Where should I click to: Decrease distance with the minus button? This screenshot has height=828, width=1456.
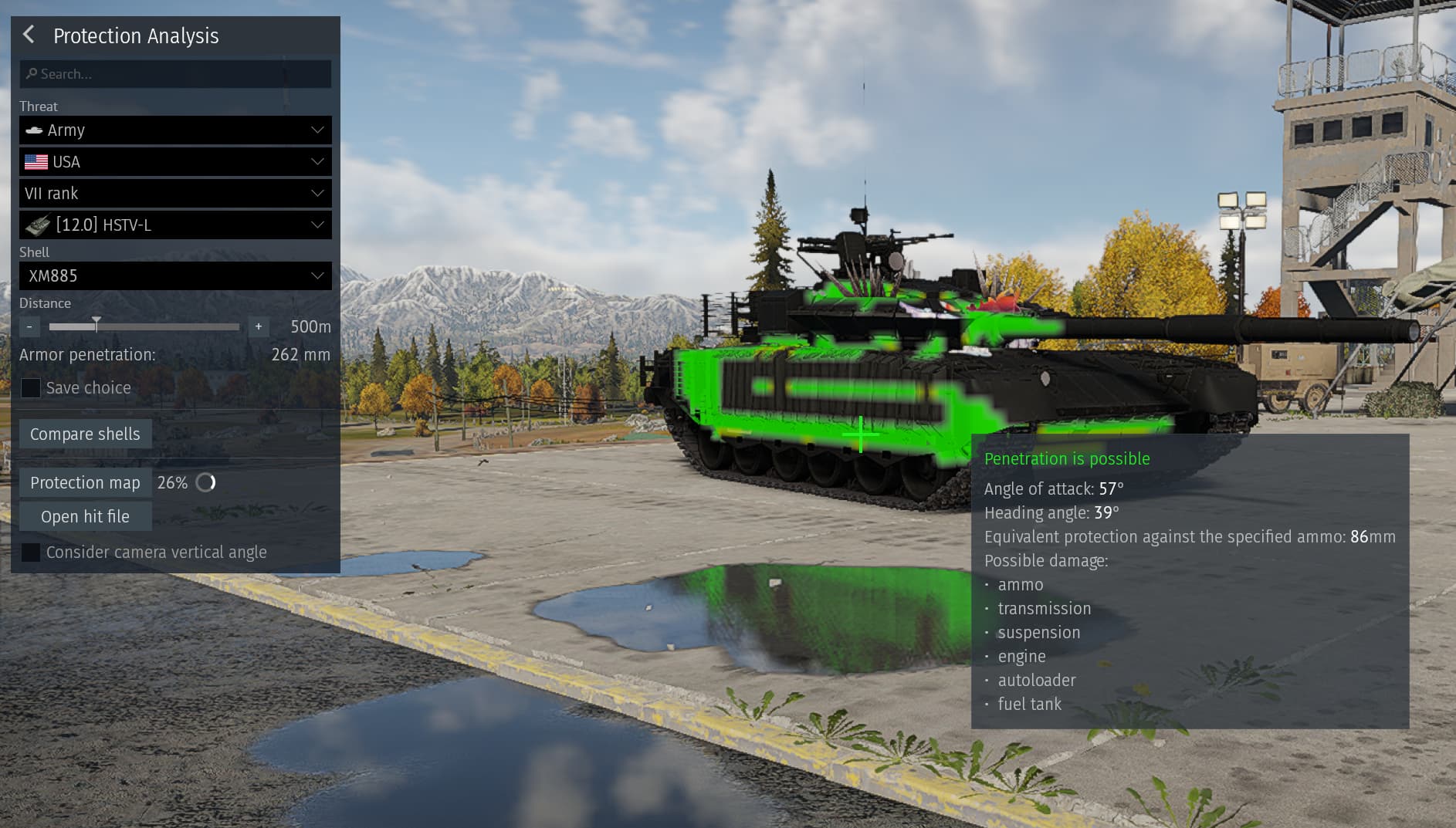tap(29, 327)
